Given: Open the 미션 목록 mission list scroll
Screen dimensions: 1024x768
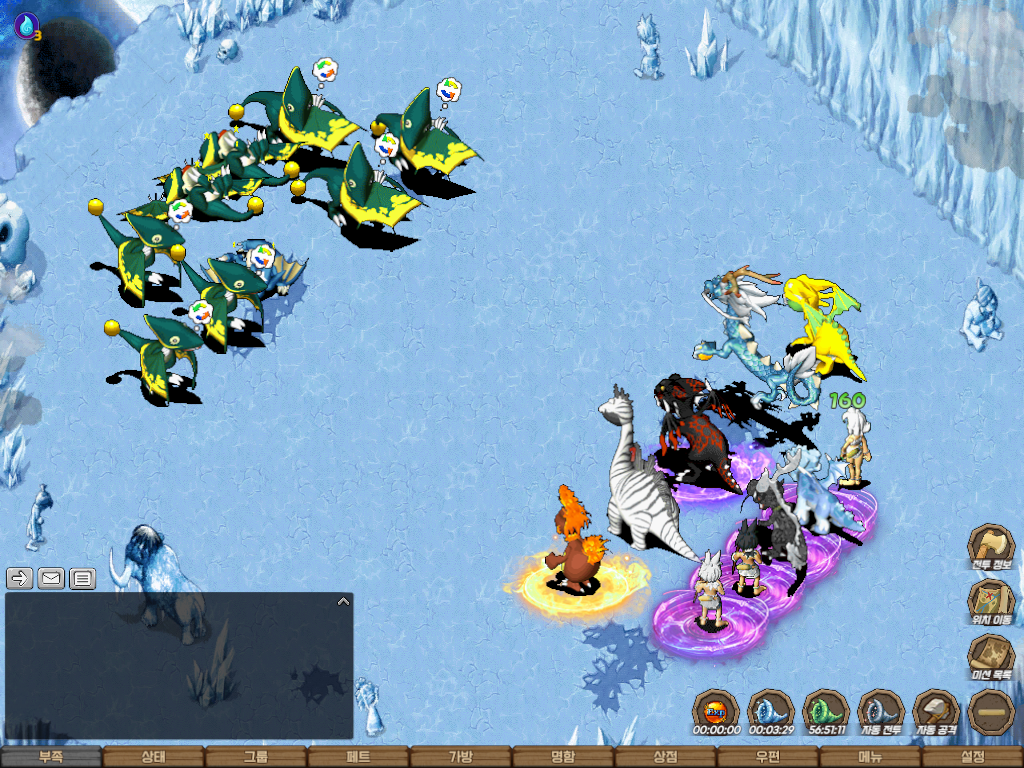Looking at the screenshot, I should (x=991, y=657).
